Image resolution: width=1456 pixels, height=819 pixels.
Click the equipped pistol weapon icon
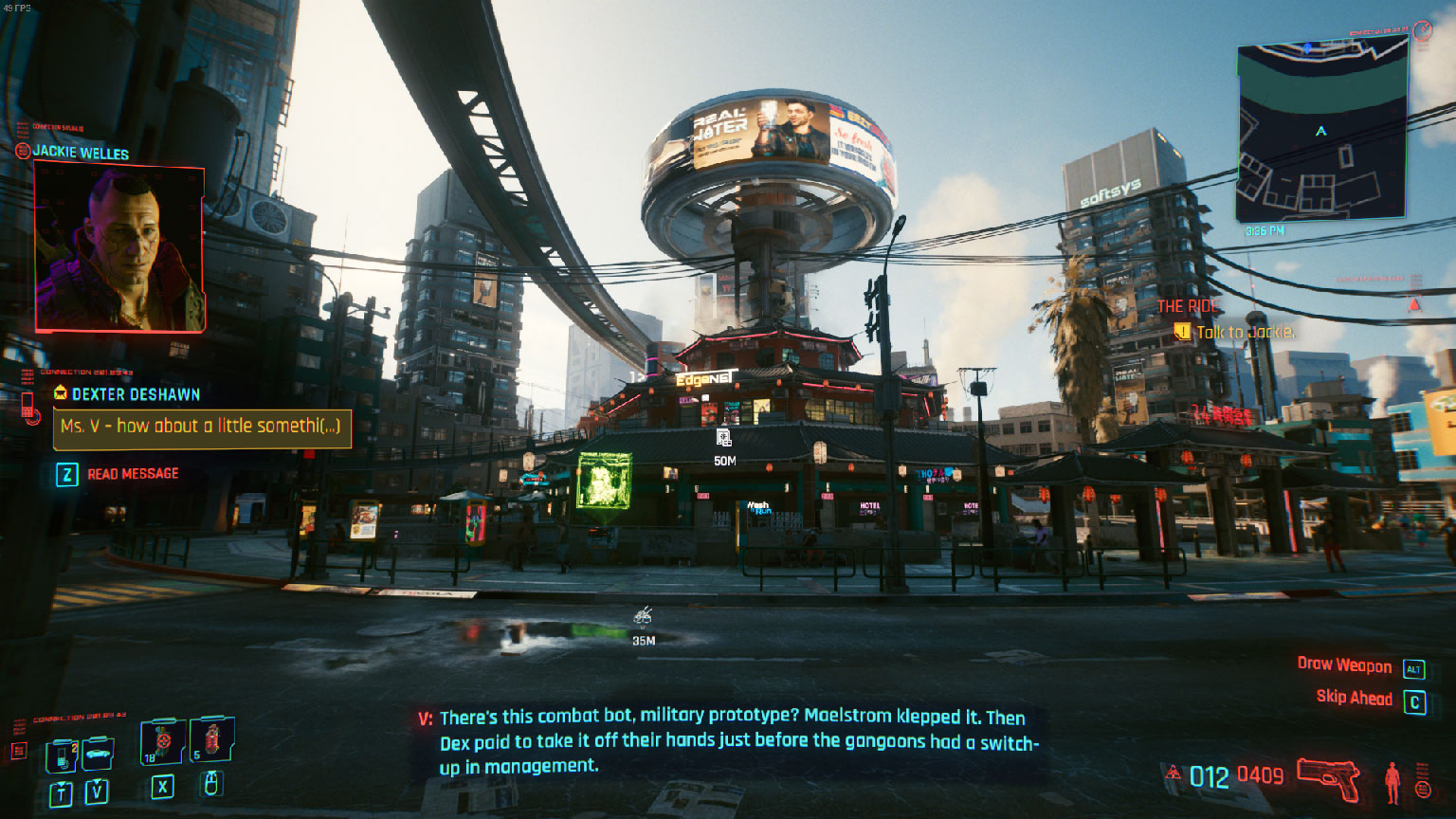(x=1328, y=779)
